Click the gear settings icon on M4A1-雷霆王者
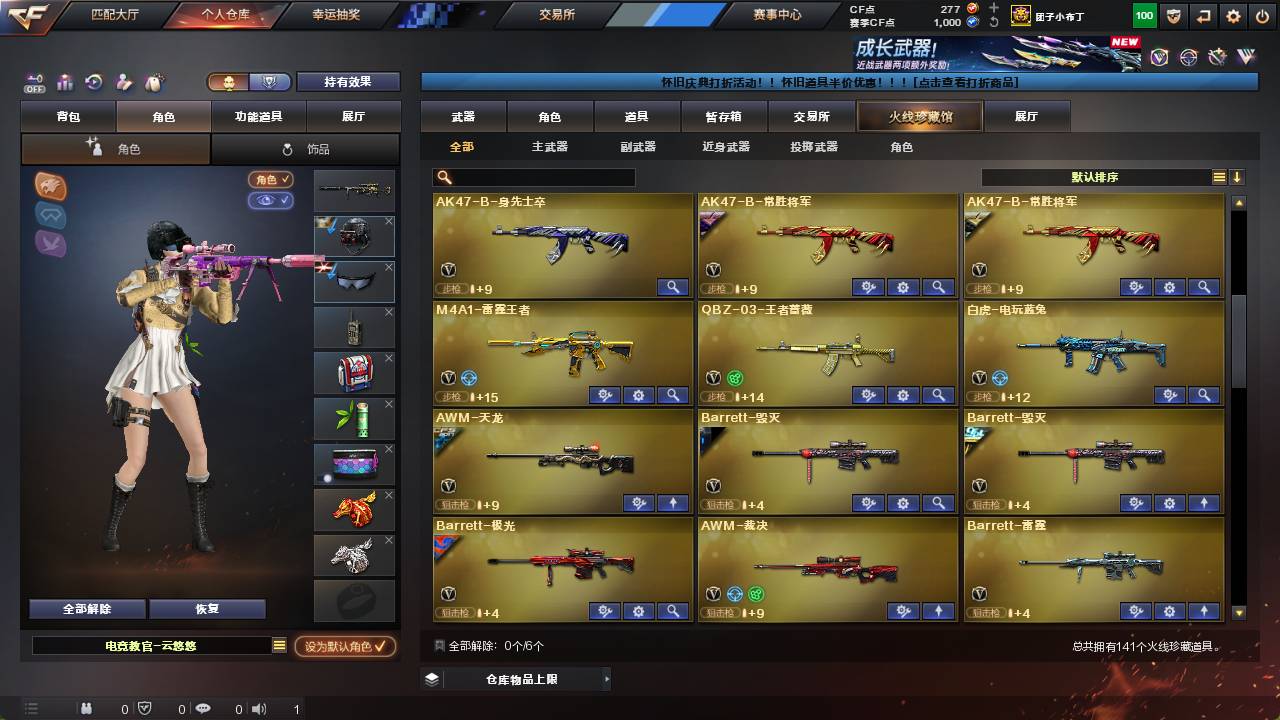 [638, 395]
